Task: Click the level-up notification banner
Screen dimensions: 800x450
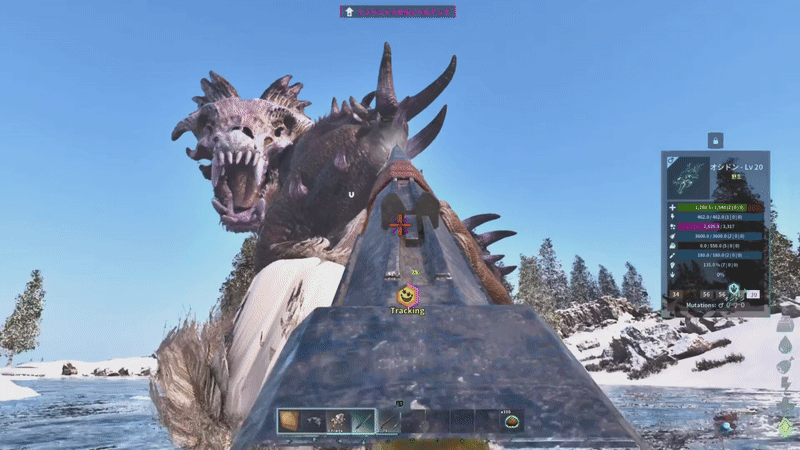Action: [x=399, y=12]
